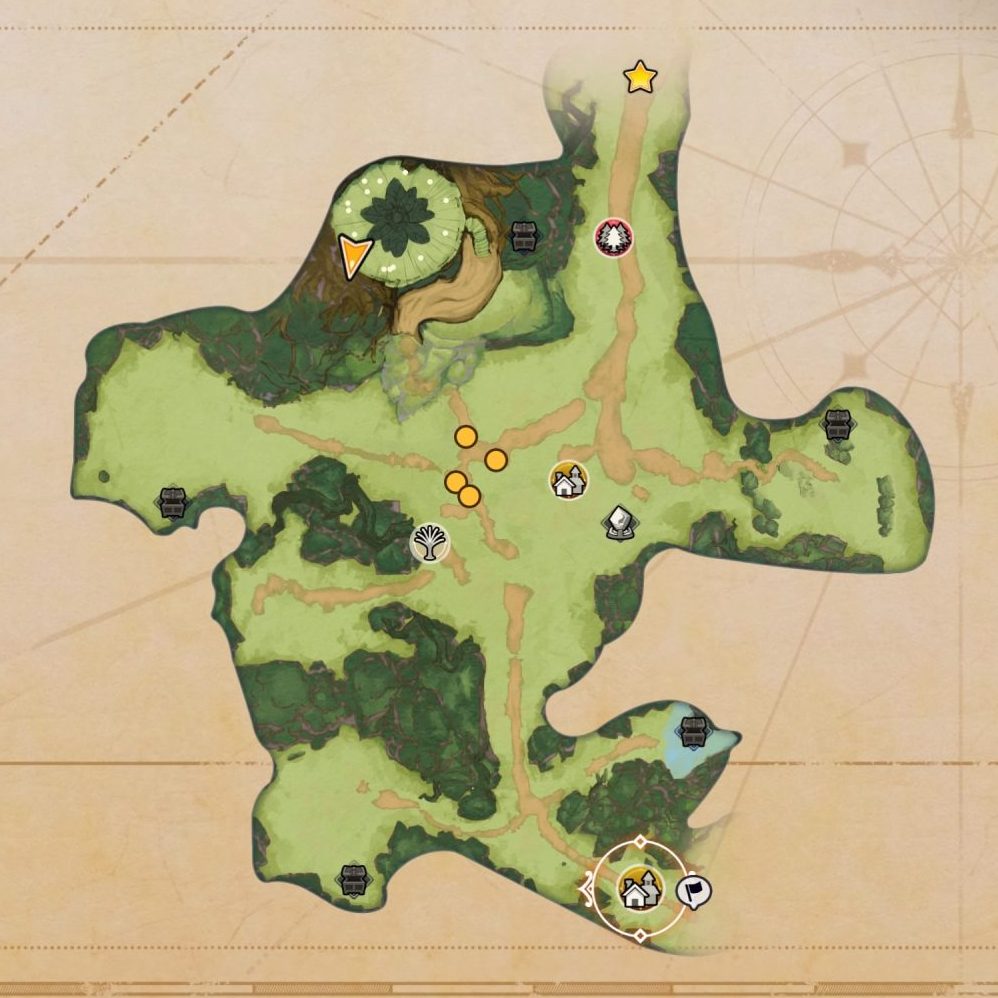Choose the white tree map marker
The image size is (998, 998).
click(431, 542)
